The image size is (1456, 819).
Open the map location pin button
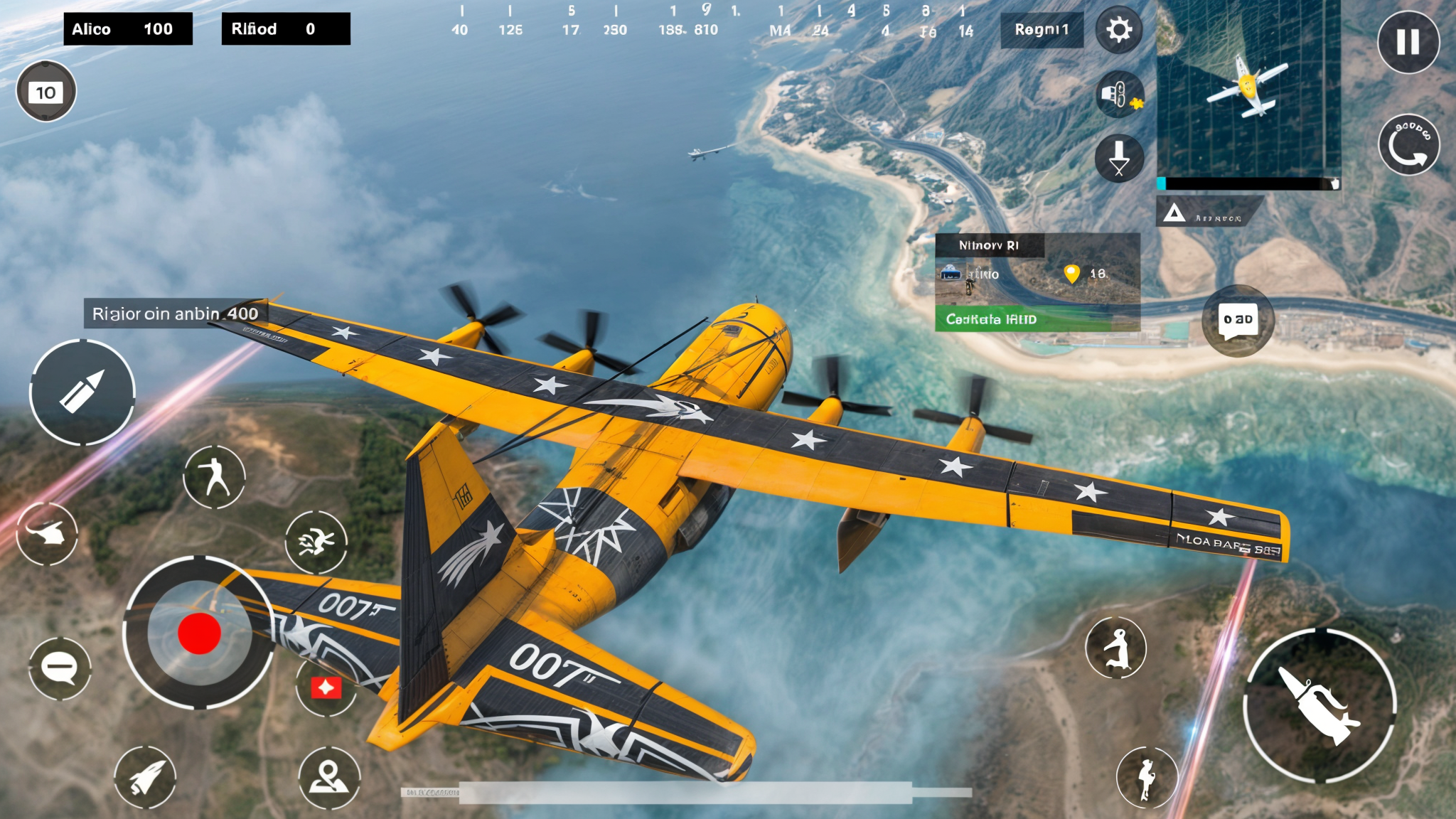pos(328,777)
